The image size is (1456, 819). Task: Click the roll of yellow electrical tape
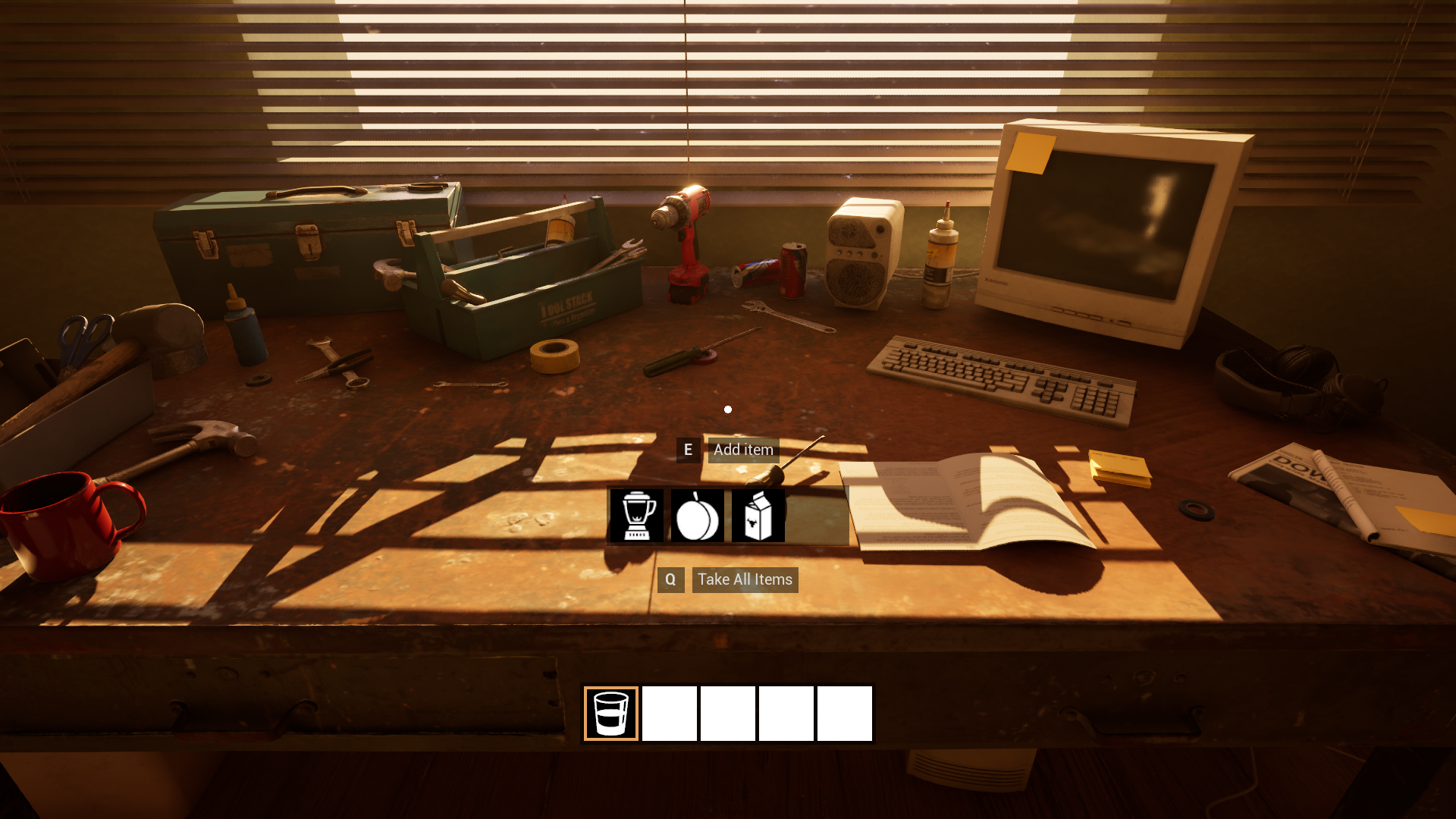(x=554, y=353)
